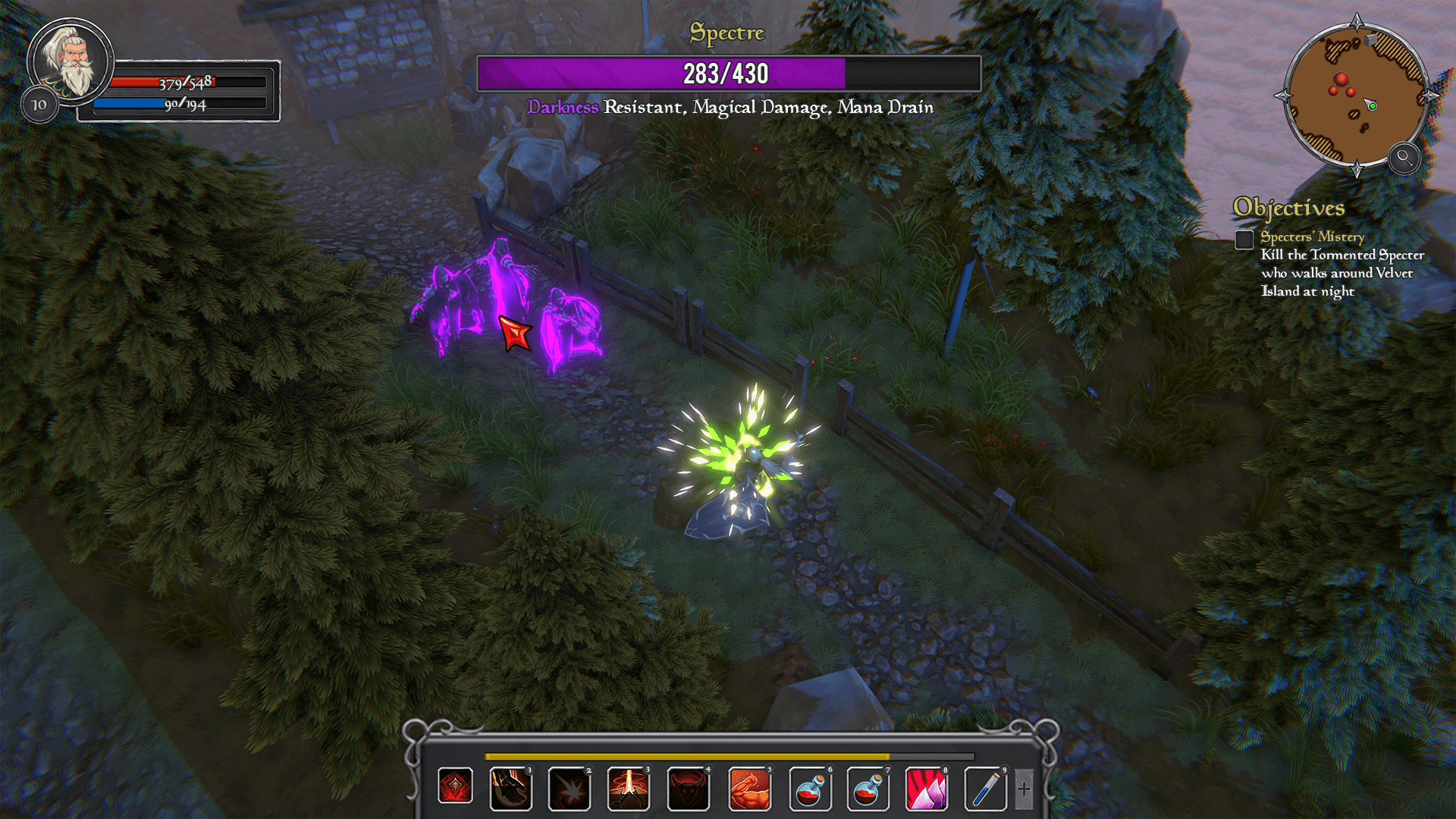This screenshot has height=819, width=1456.
Task: Drink the second potion in slot 7
Action: tap(868, 789)
